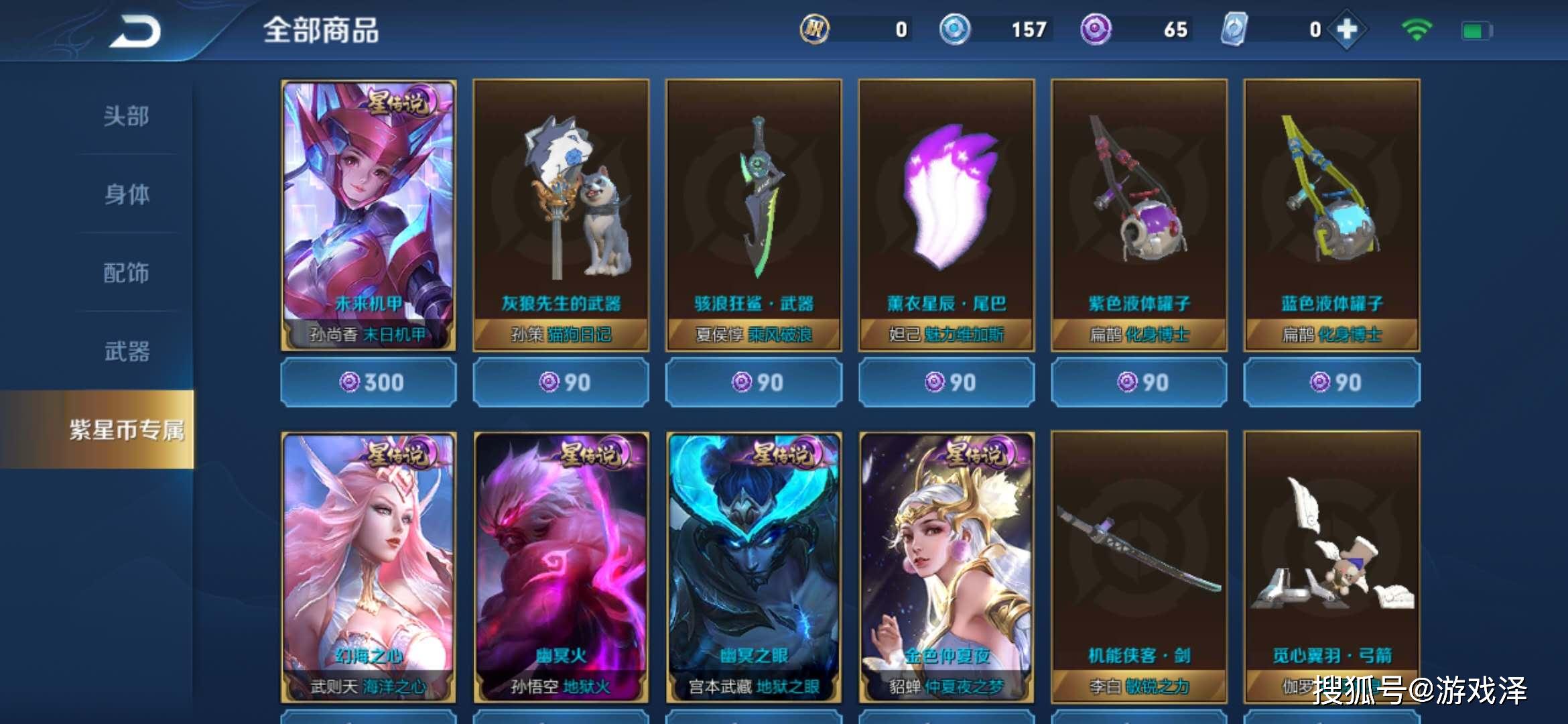This screenshot has height=724, width=1568.
Task: Show the 武器 category tab
Action: pos(126,351)
